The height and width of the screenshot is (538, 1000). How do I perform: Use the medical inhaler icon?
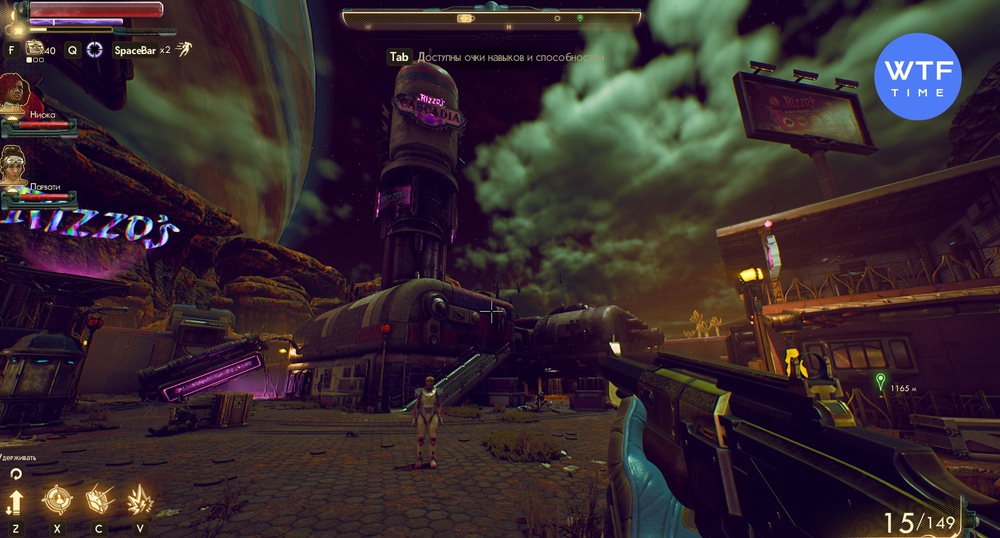(x=36, y=48)
